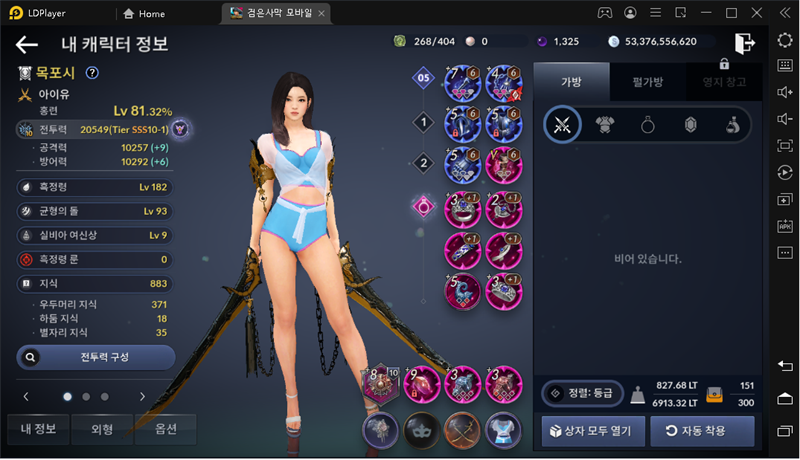The height and width of the screenshot is (460, 800).
Task: Select equipment preset 05
Action: click(x=424, y=78)
